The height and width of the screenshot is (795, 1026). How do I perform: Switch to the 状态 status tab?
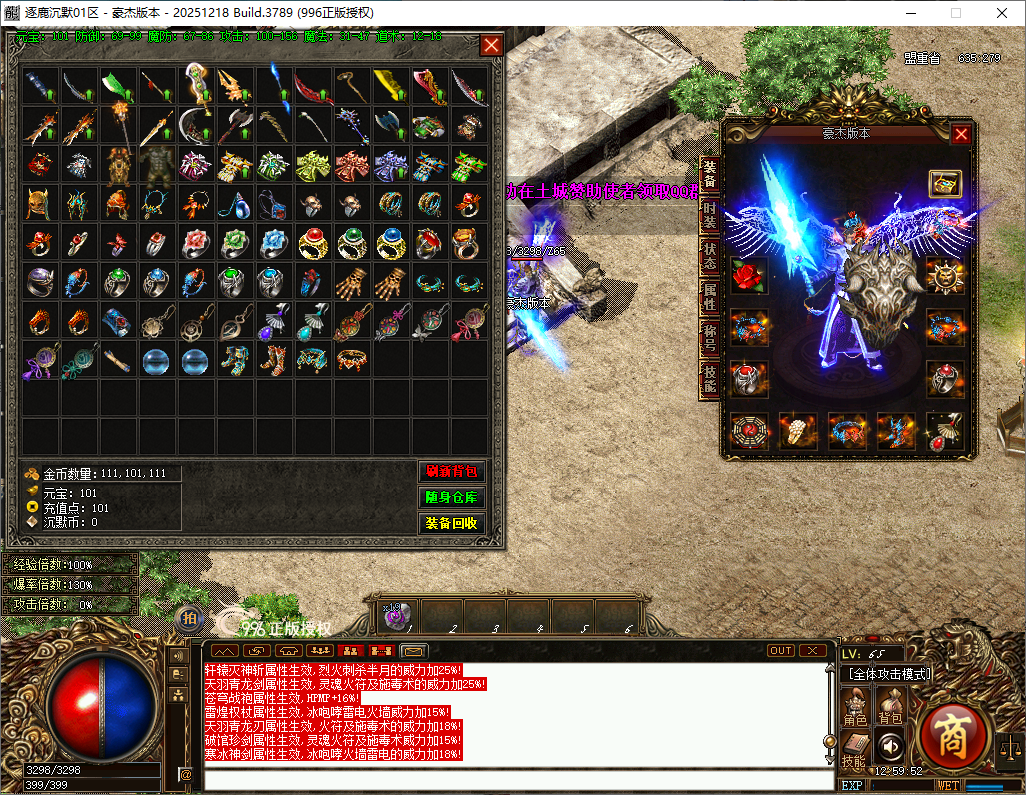click(709, 255)
